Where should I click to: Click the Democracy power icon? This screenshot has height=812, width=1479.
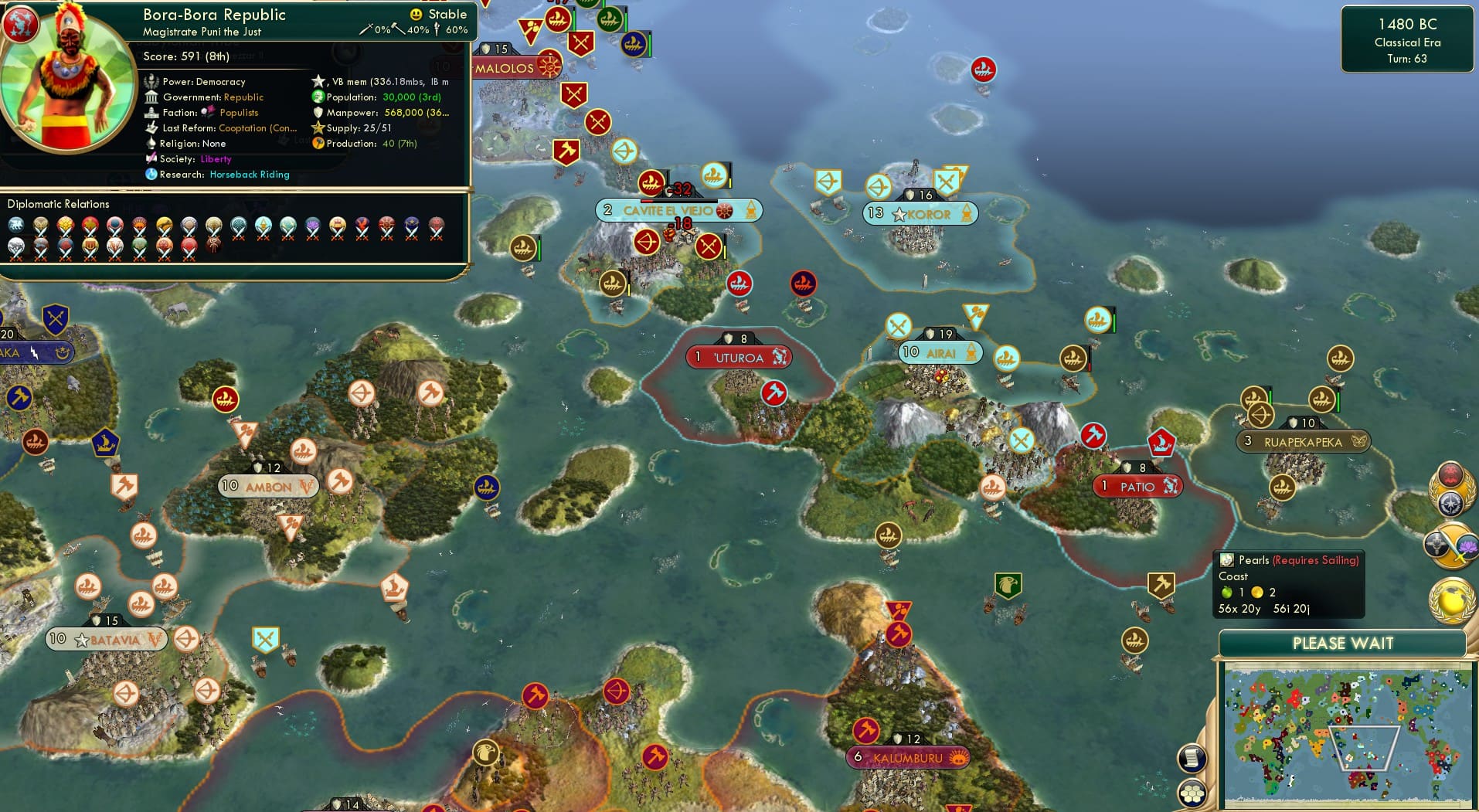click(151, 81)
